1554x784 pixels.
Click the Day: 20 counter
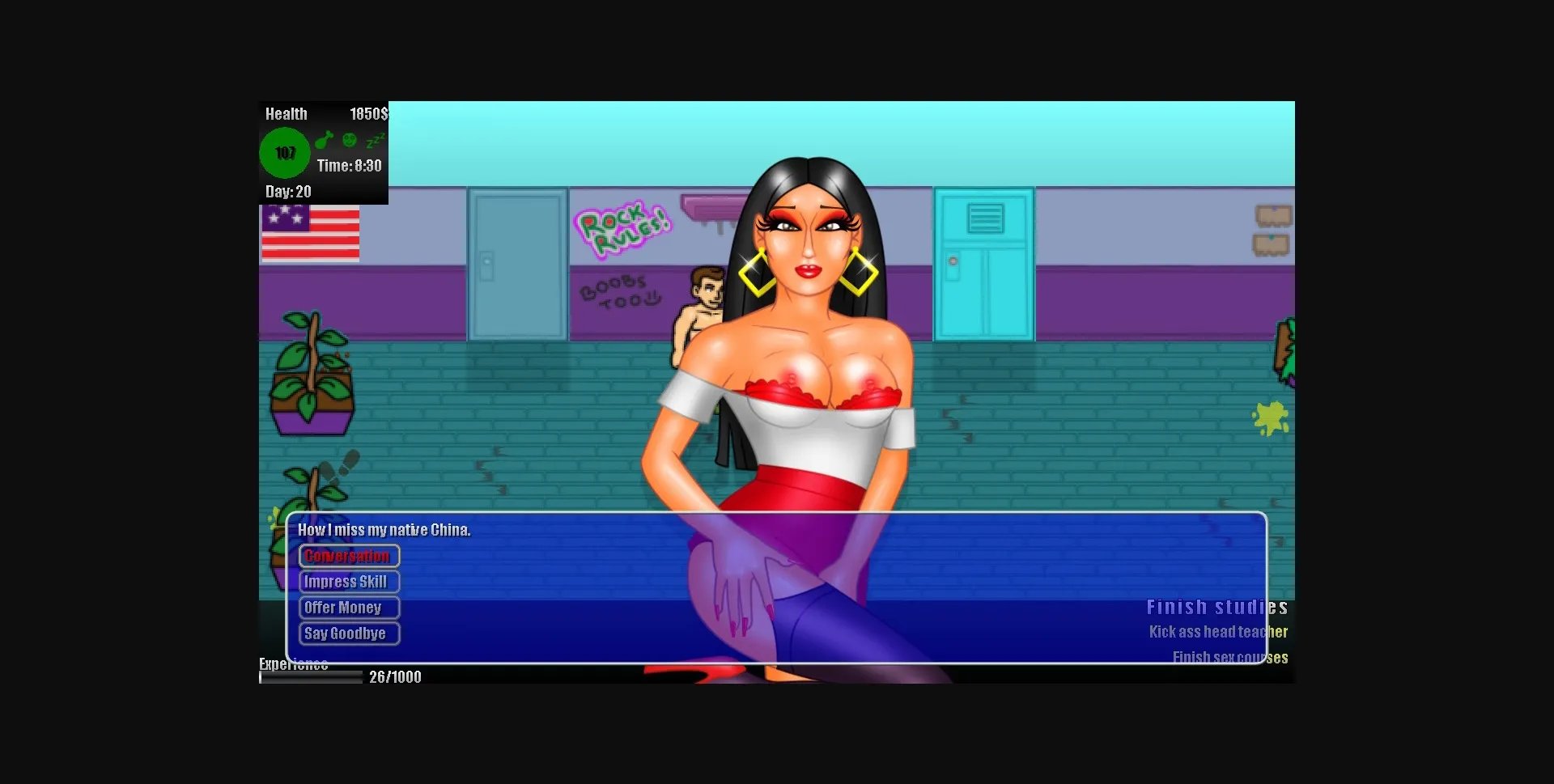(288, 192)
